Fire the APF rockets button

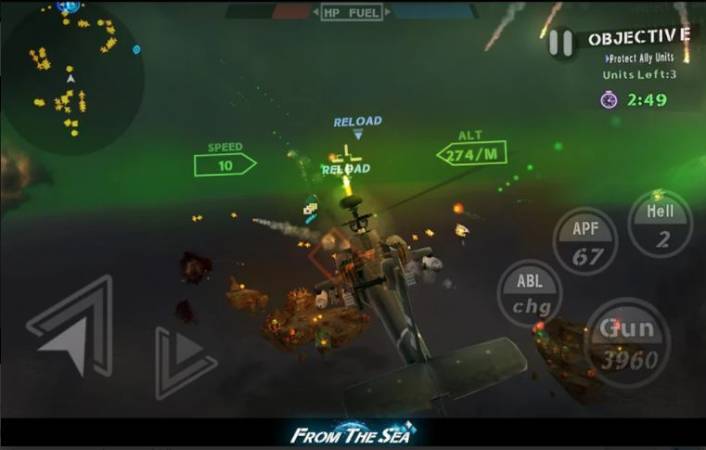click(x=586, y=241)
